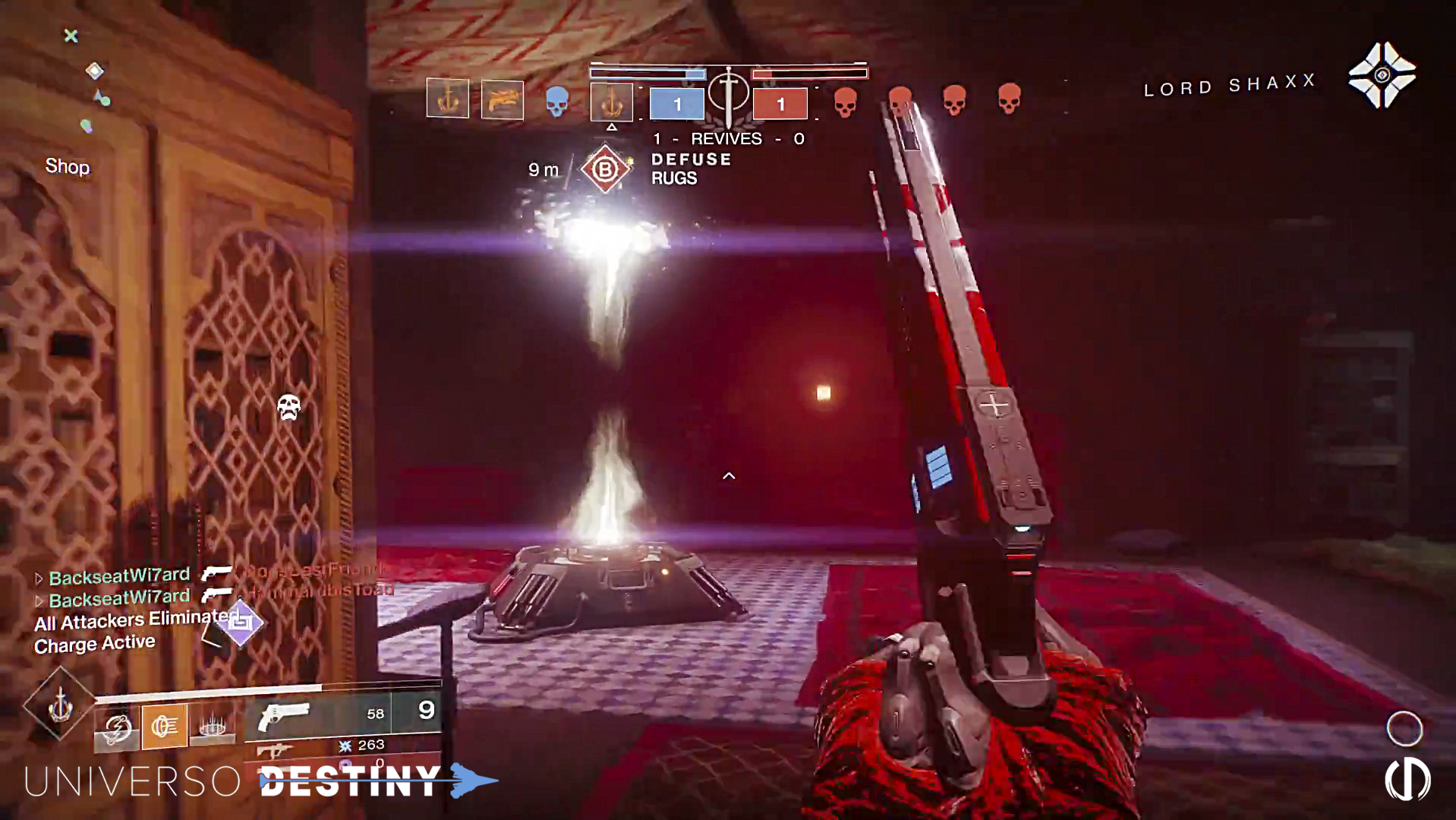Click the blue team round score box
The width and height of the screenshot is (1456, 820).
point(676,104)
